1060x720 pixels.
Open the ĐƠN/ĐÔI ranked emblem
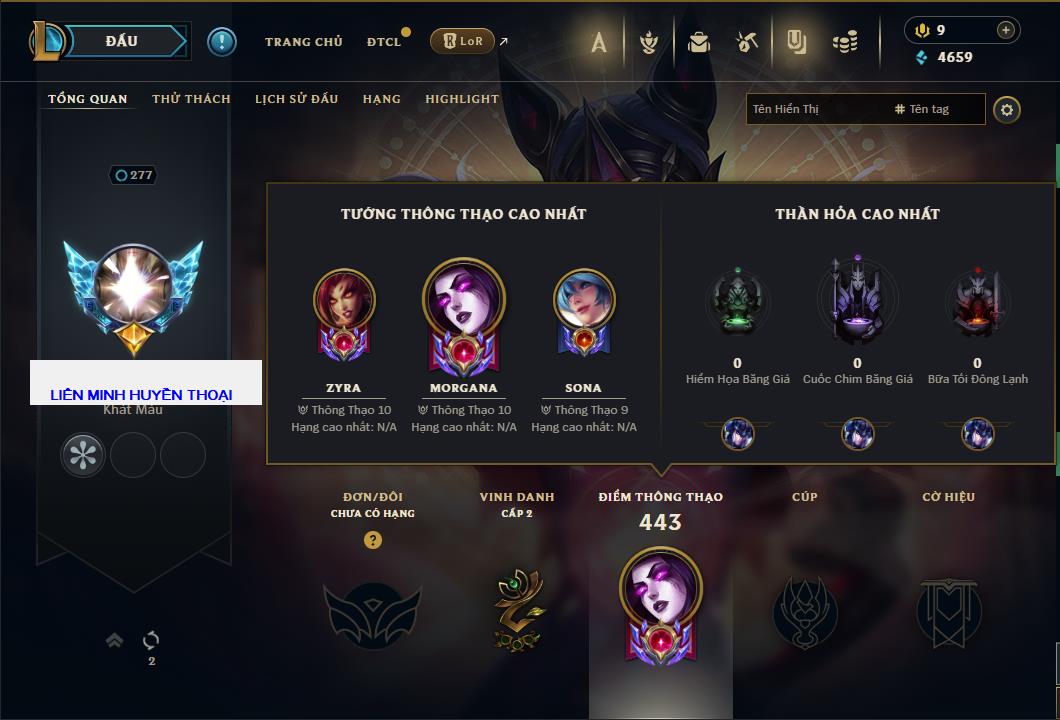(x=372, y=610)
